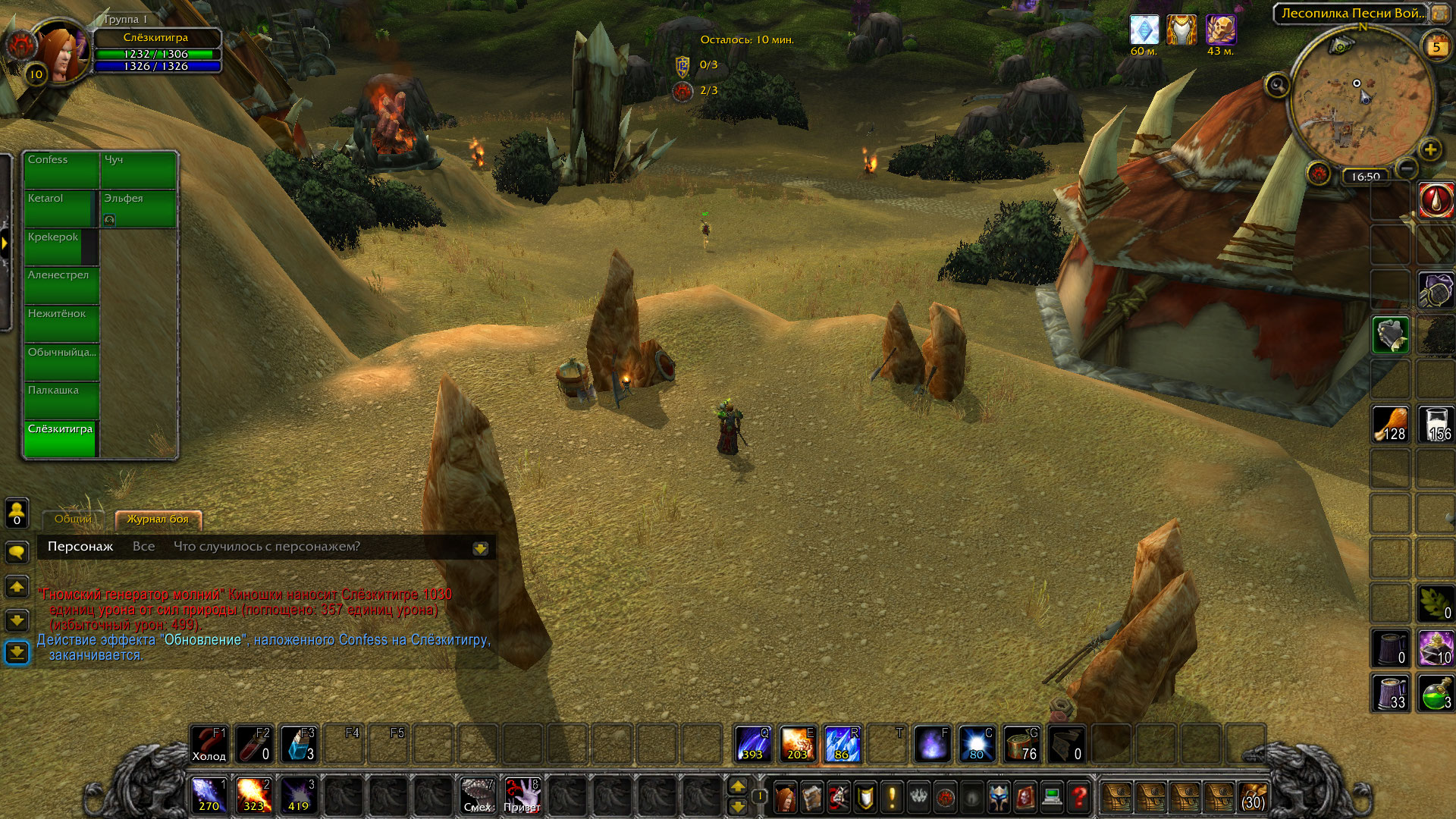Open the Общий chat tab
1456x819 pixels.
[x=73, y=519]
